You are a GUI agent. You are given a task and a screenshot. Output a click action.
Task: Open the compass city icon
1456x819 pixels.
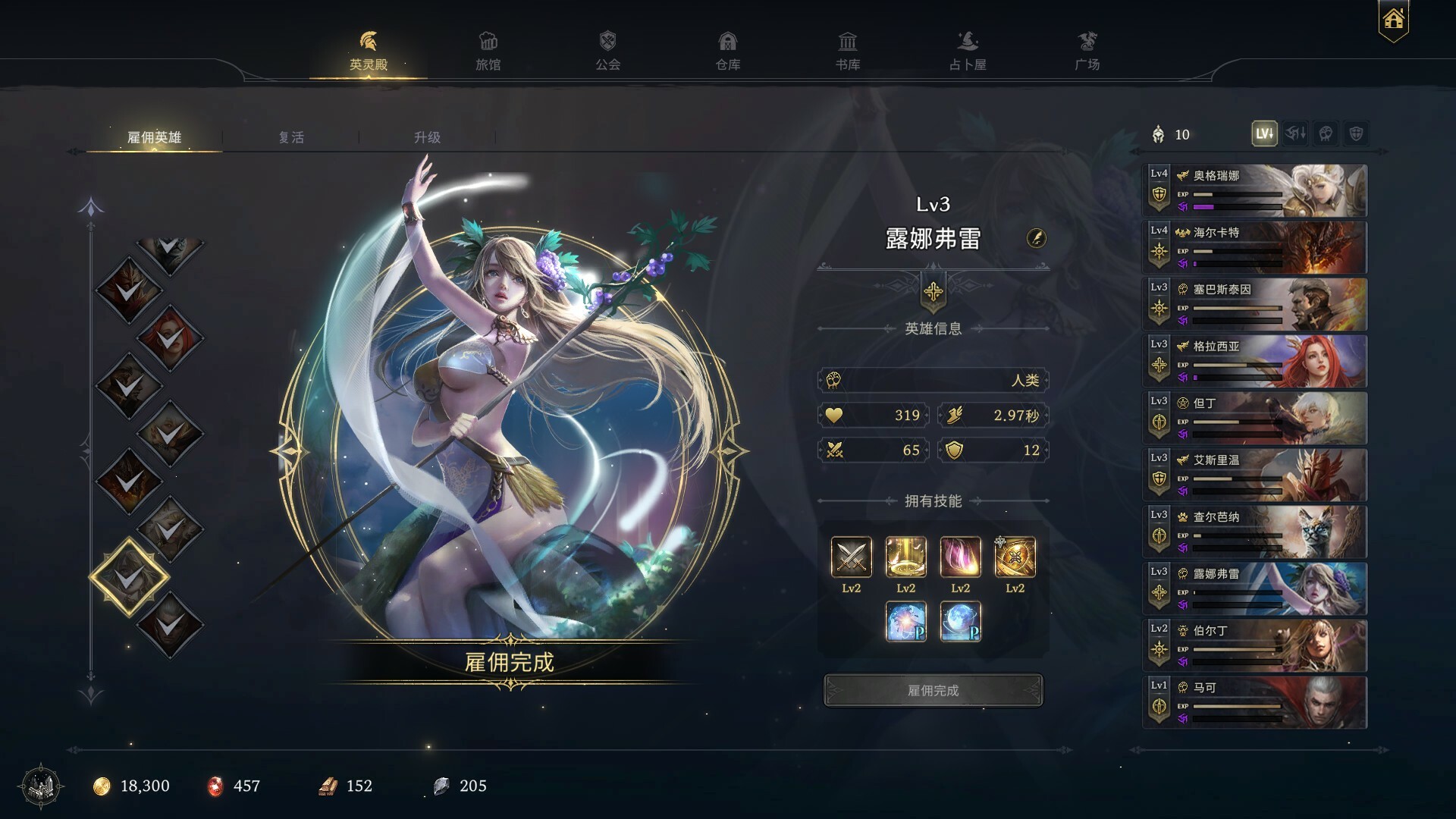click(x=43, y=786)
